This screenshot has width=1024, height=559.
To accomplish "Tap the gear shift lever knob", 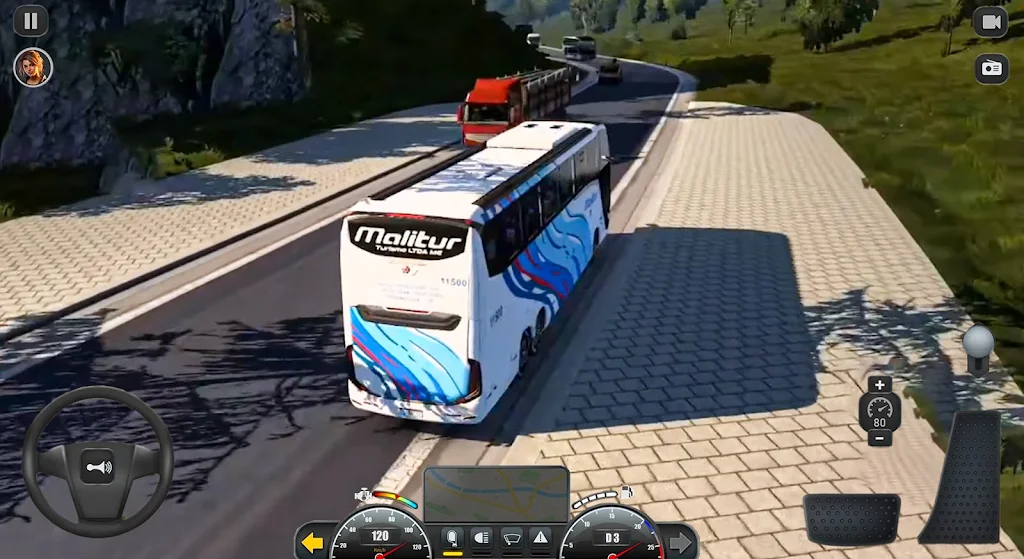I will pyautogui.click(x=977, y=341).
